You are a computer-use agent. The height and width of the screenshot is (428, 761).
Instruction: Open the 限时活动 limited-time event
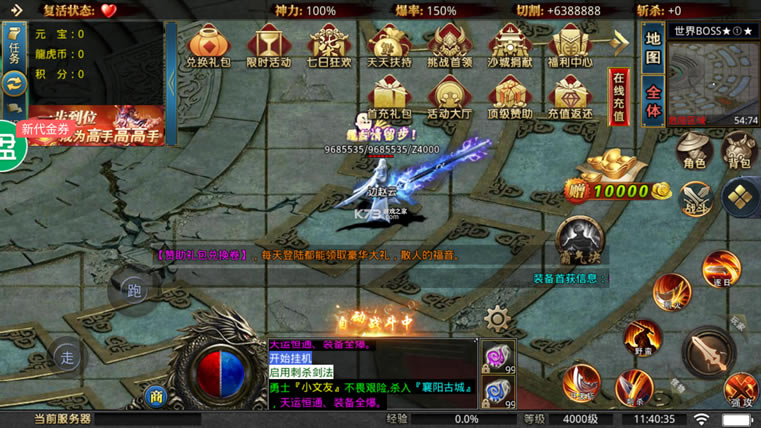coord(268,45)
